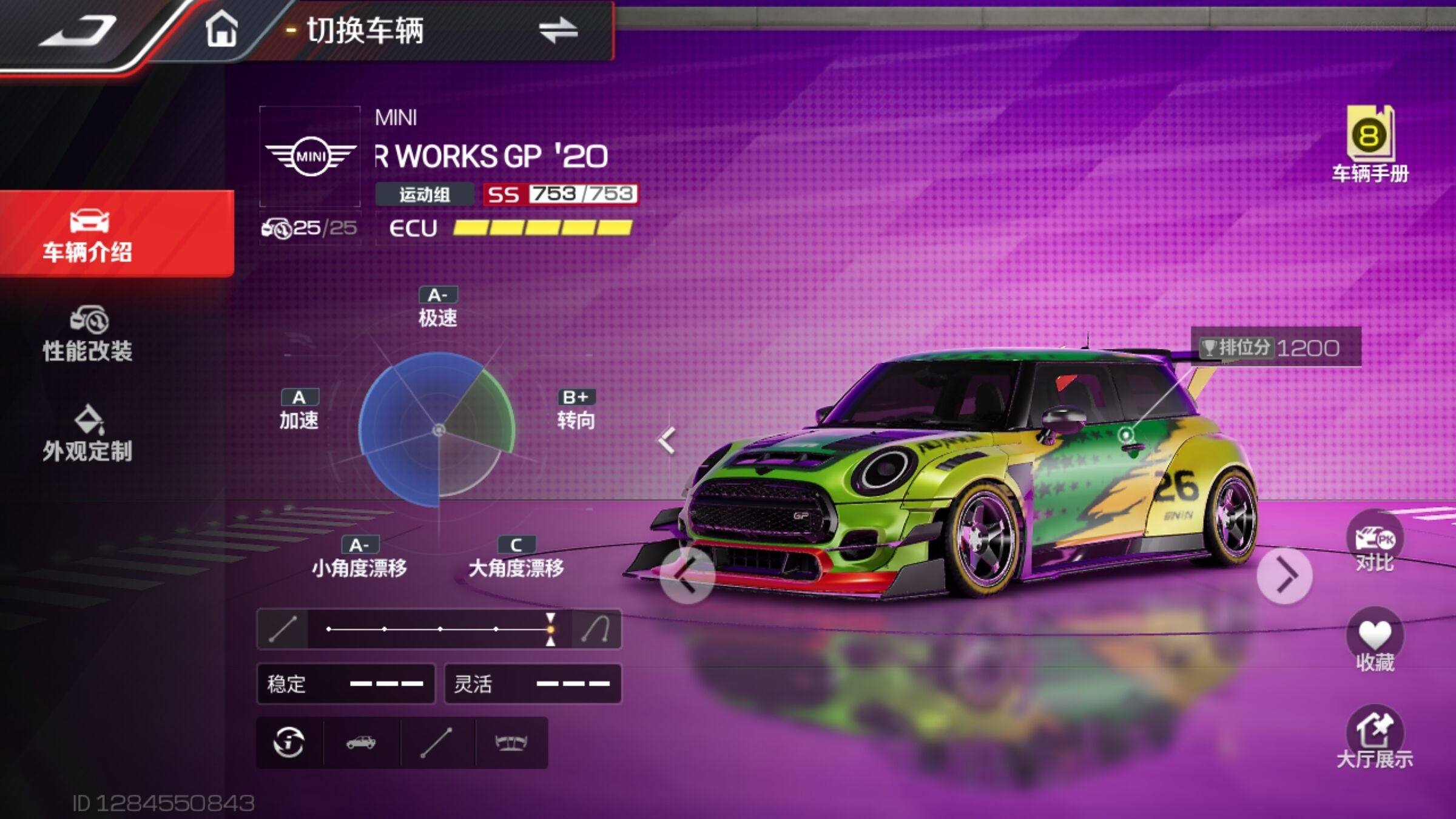Viewport: 1456px width, 819px height.
Task: Choose the 稳定 handling preset
Action: coord(346,684)
